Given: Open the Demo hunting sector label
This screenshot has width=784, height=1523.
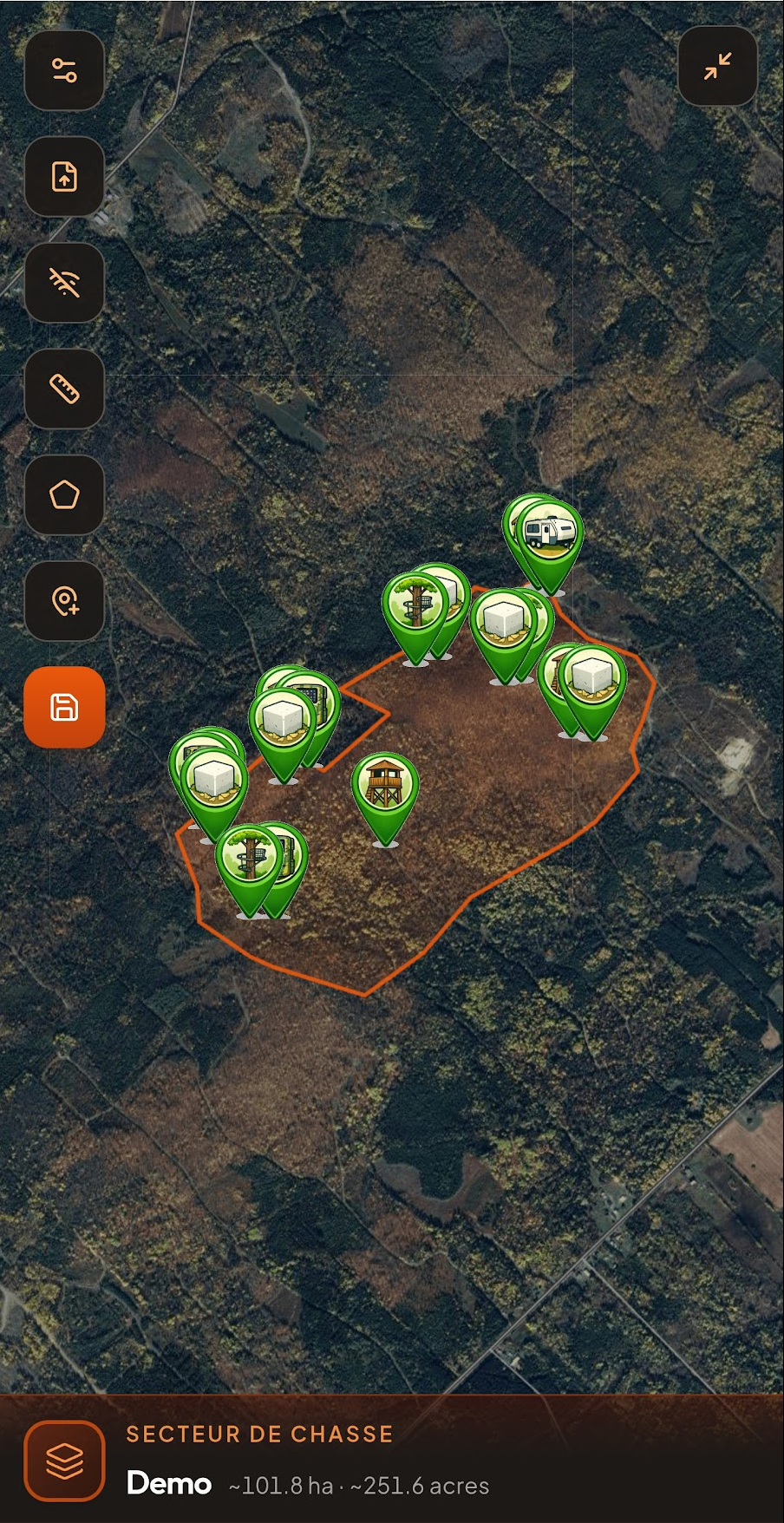Looking at the screenshot, I should pos(170,1483).
